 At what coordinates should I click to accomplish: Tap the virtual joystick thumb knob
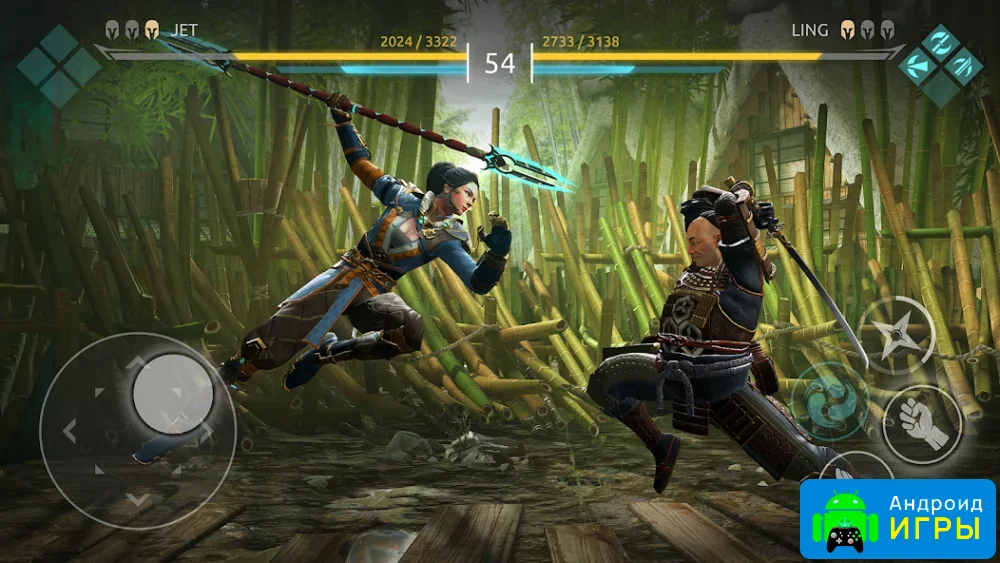click(172, 393)
